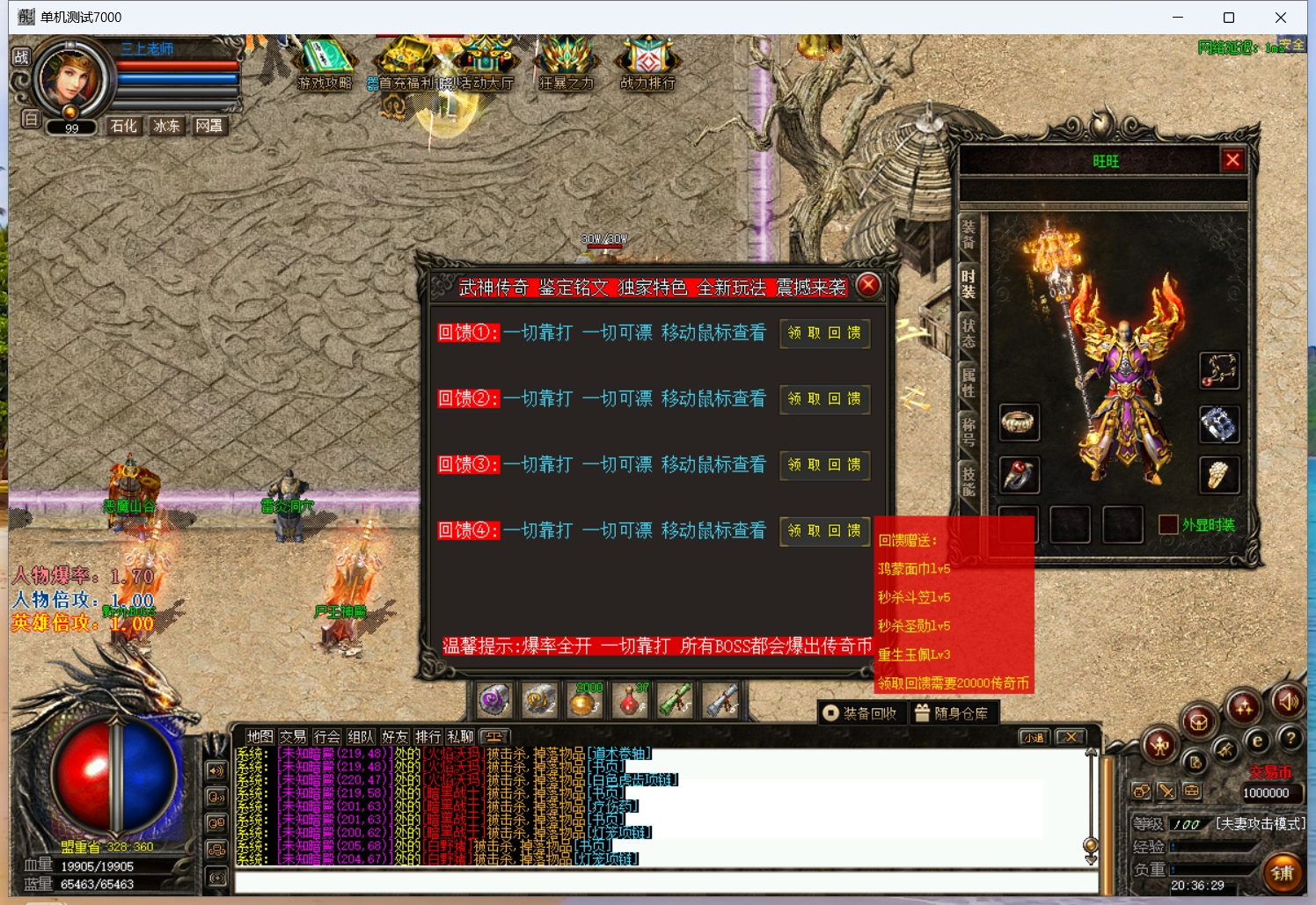This screenshot has height=905, width=1316.
Task: Claim reward for 回馈① row
Action: click(x=824, y=333)
